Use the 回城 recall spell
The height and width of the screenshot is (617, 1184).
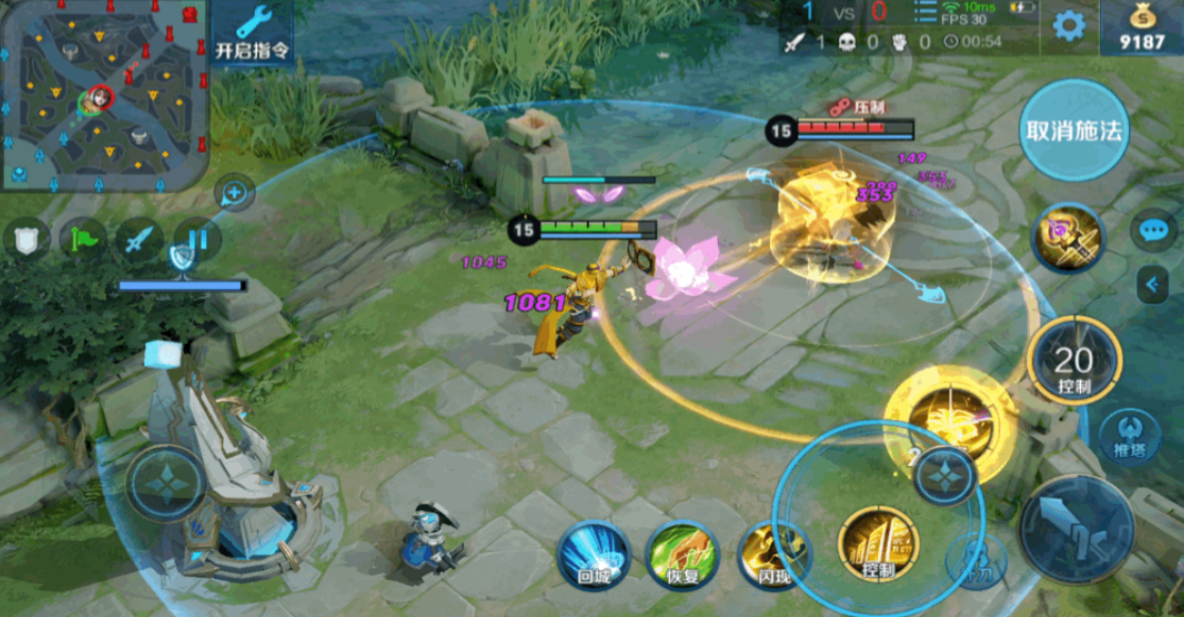click(593, 554)
